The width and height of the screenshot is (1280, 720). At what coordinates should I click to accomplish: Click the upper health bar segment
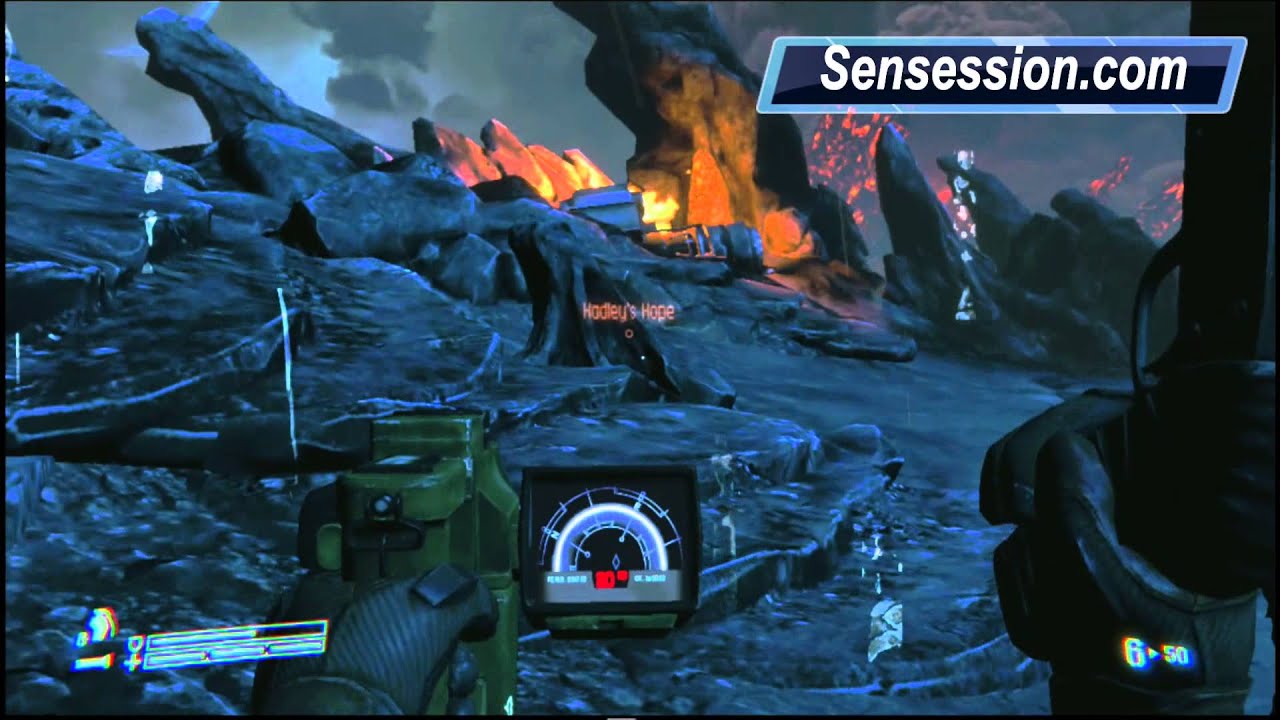tap(240, 634)
